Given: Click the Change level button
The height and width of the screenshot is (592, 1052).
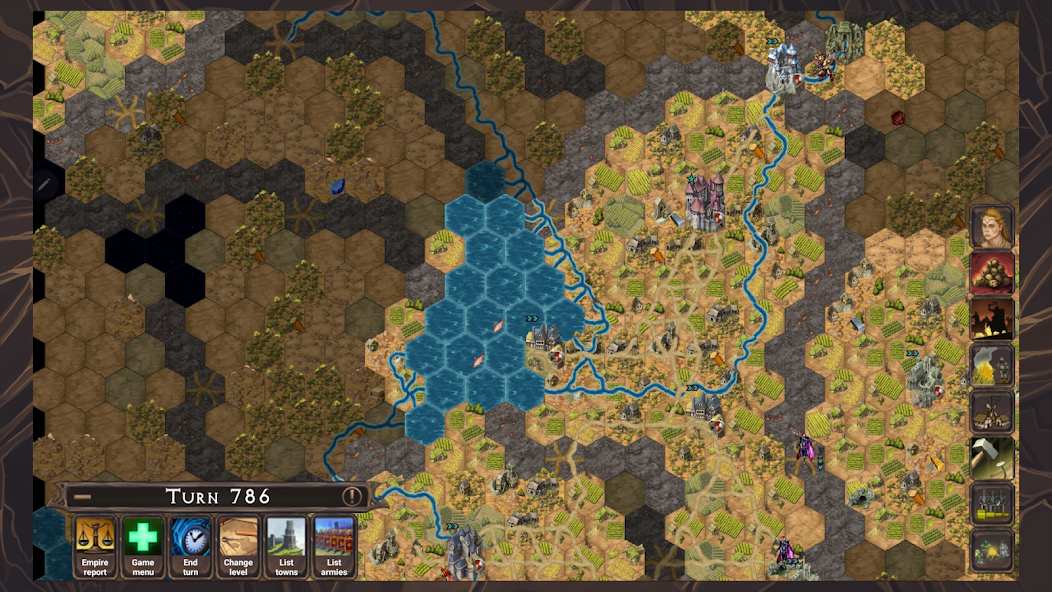Looking at the screenshot, I should click(238, 546).
